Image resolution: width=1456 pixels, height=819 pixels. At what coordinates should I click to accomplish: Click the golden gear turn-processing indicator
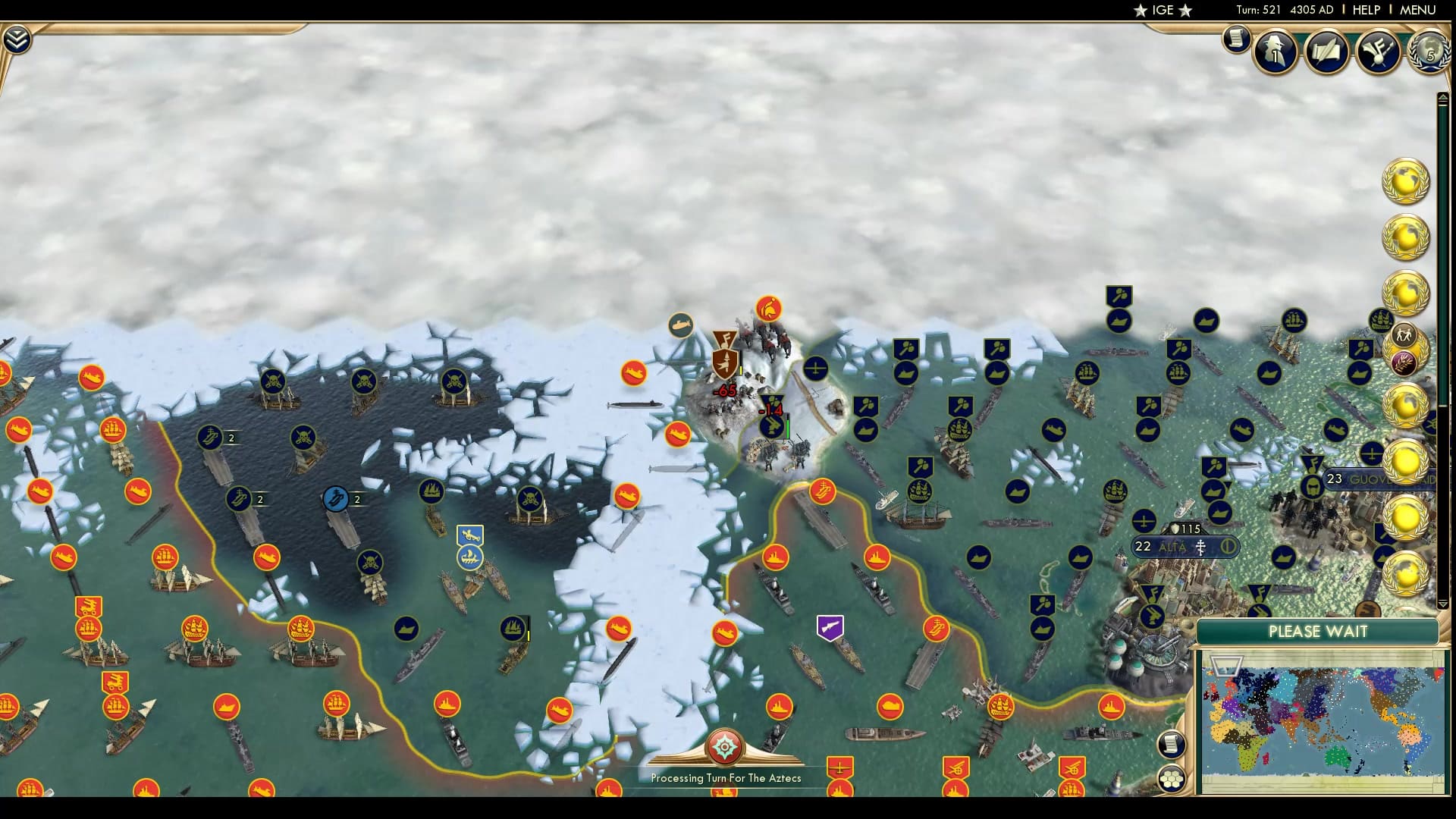[724, 747]
